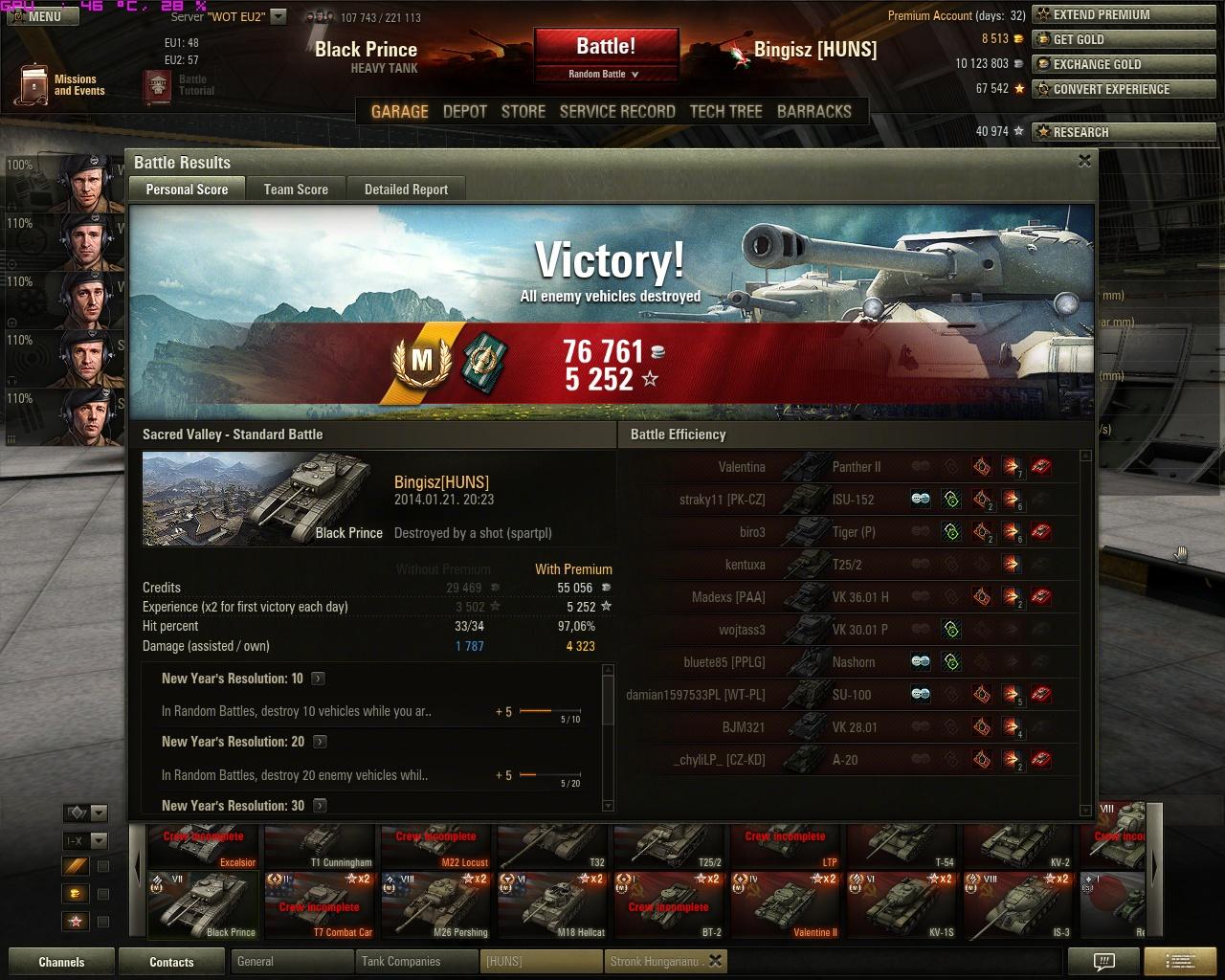Open the Depot section

point(465,111)
